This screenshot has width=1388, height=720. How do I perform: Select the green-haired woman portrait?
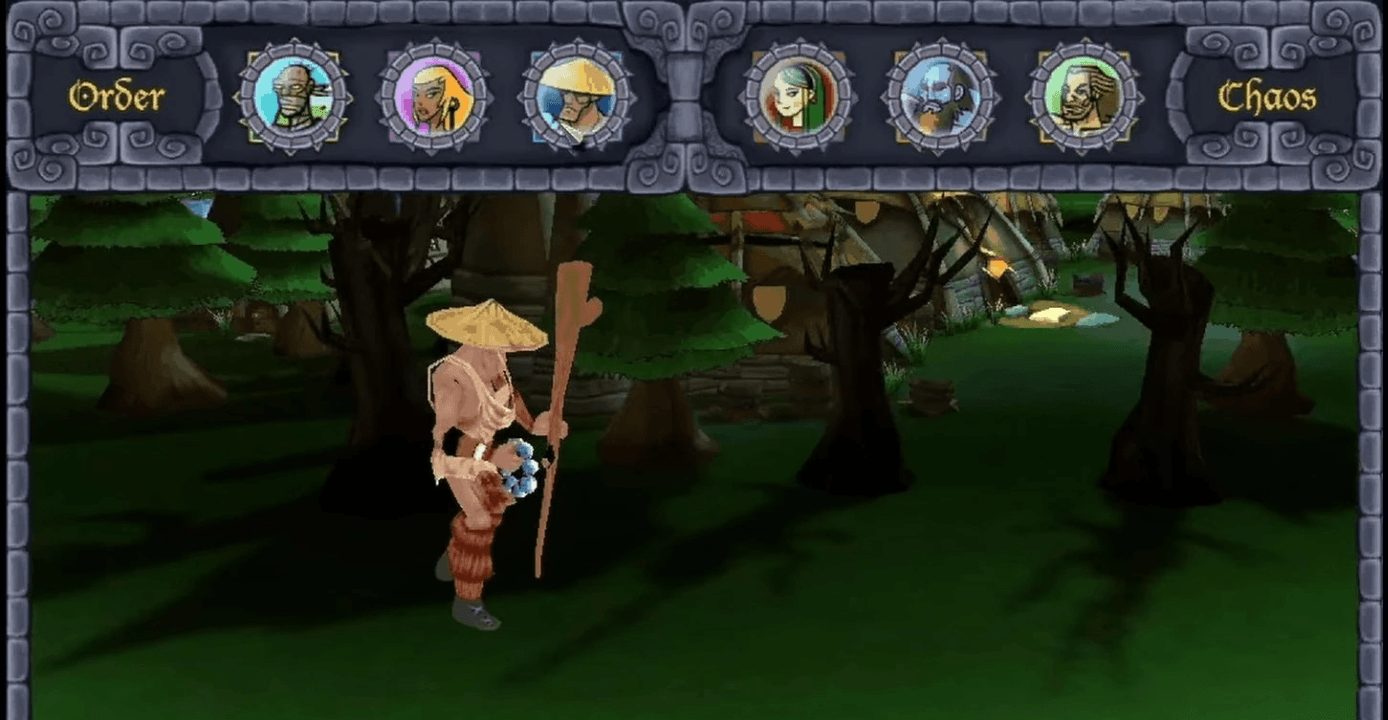[x=797, y=97]
